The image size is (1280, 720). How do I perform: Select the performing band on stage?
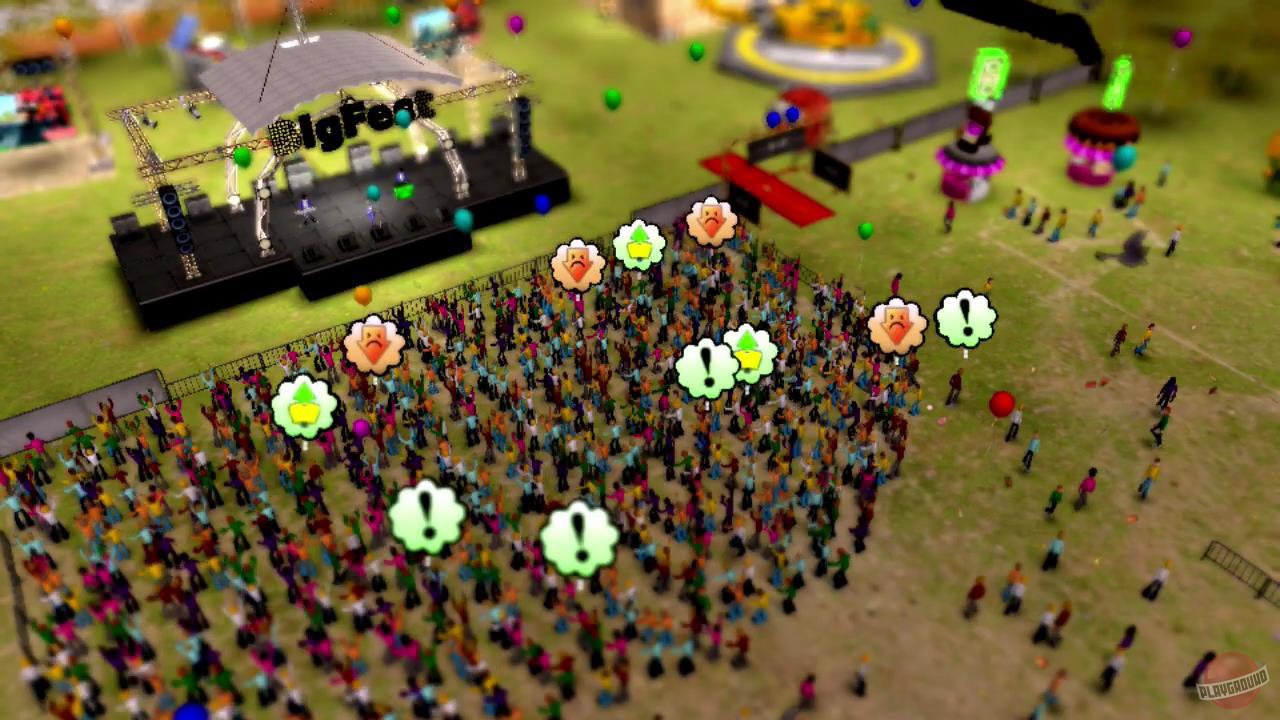pos(340,205)
